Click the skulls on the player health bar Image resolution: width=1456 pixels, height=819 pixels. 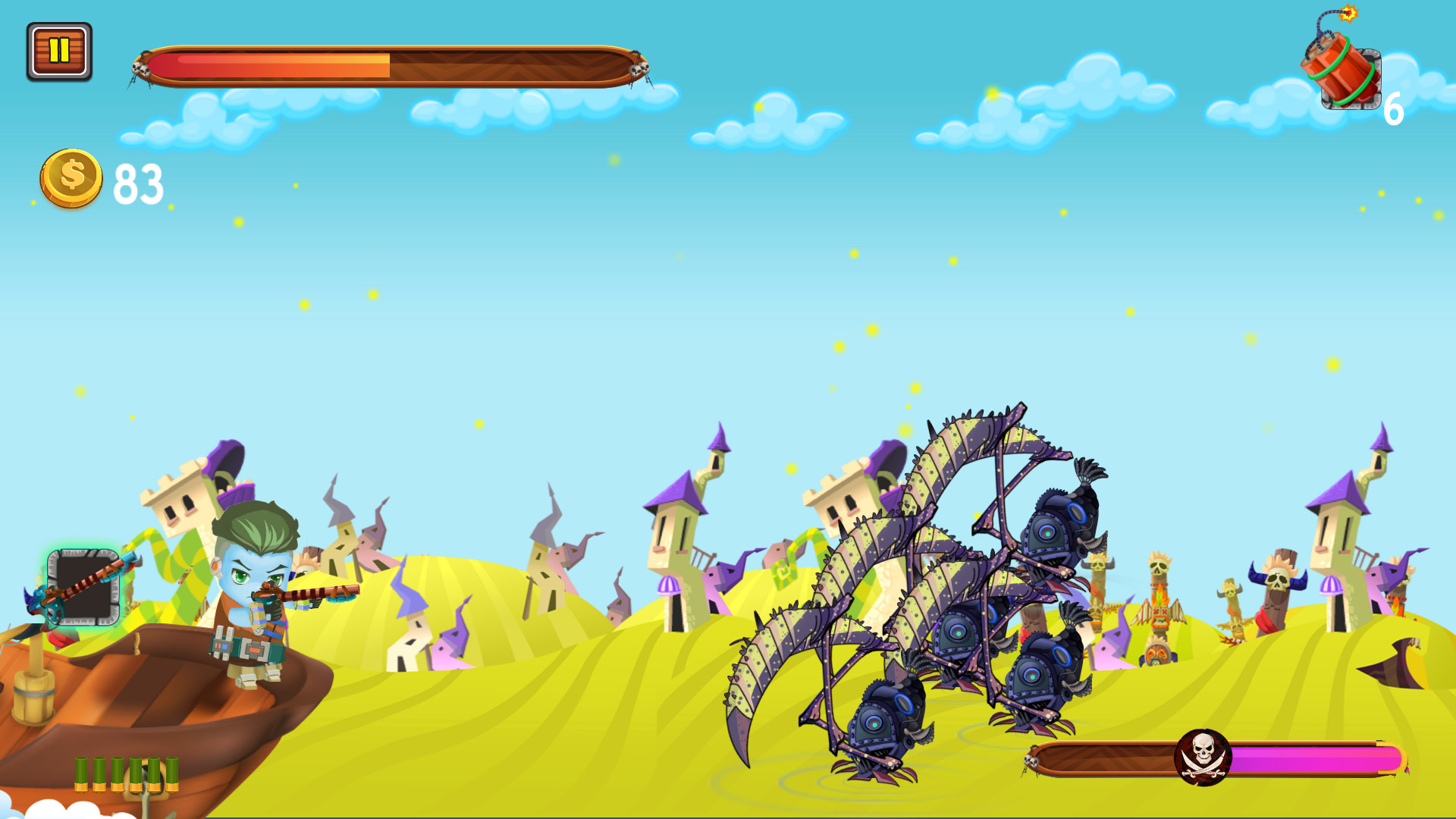(141, 67)
